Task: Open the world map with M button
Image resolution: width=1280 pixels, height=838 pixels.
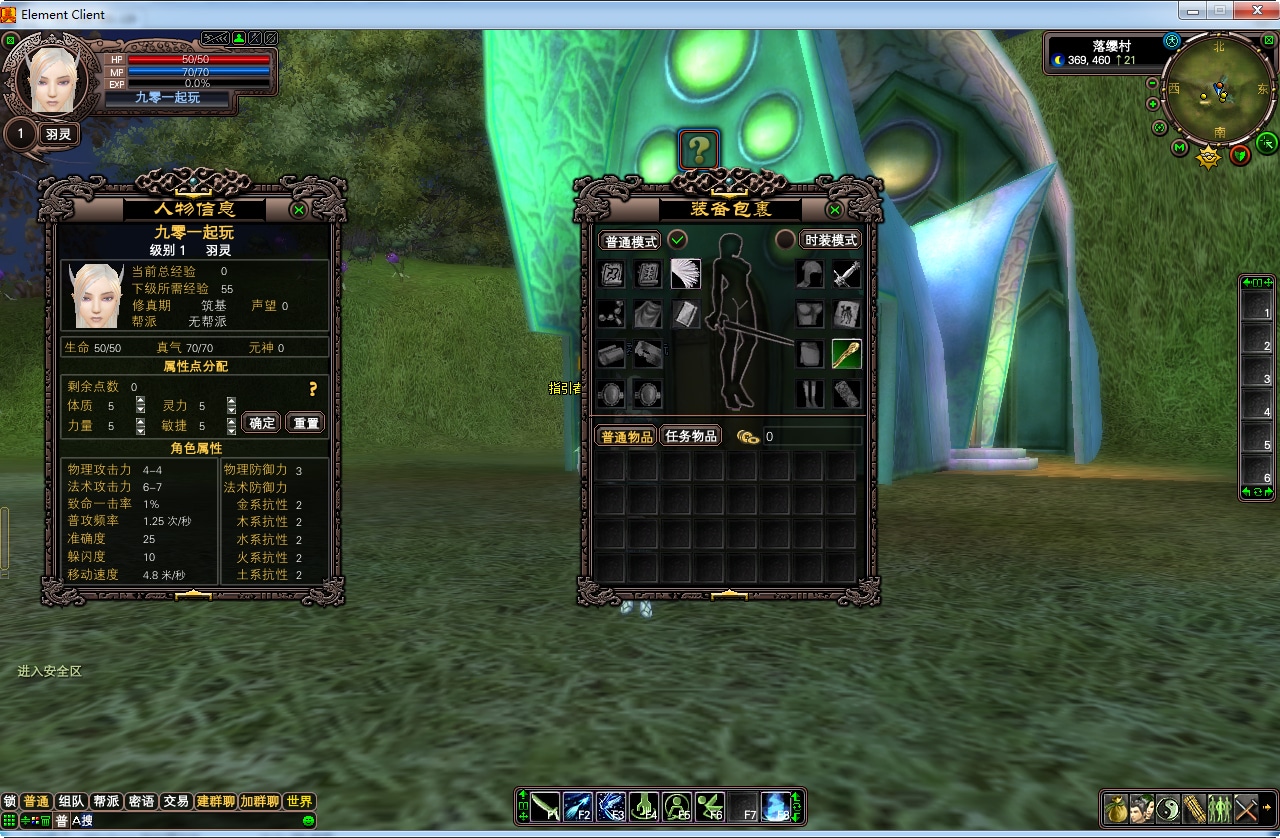Action: pos(1180,148)
